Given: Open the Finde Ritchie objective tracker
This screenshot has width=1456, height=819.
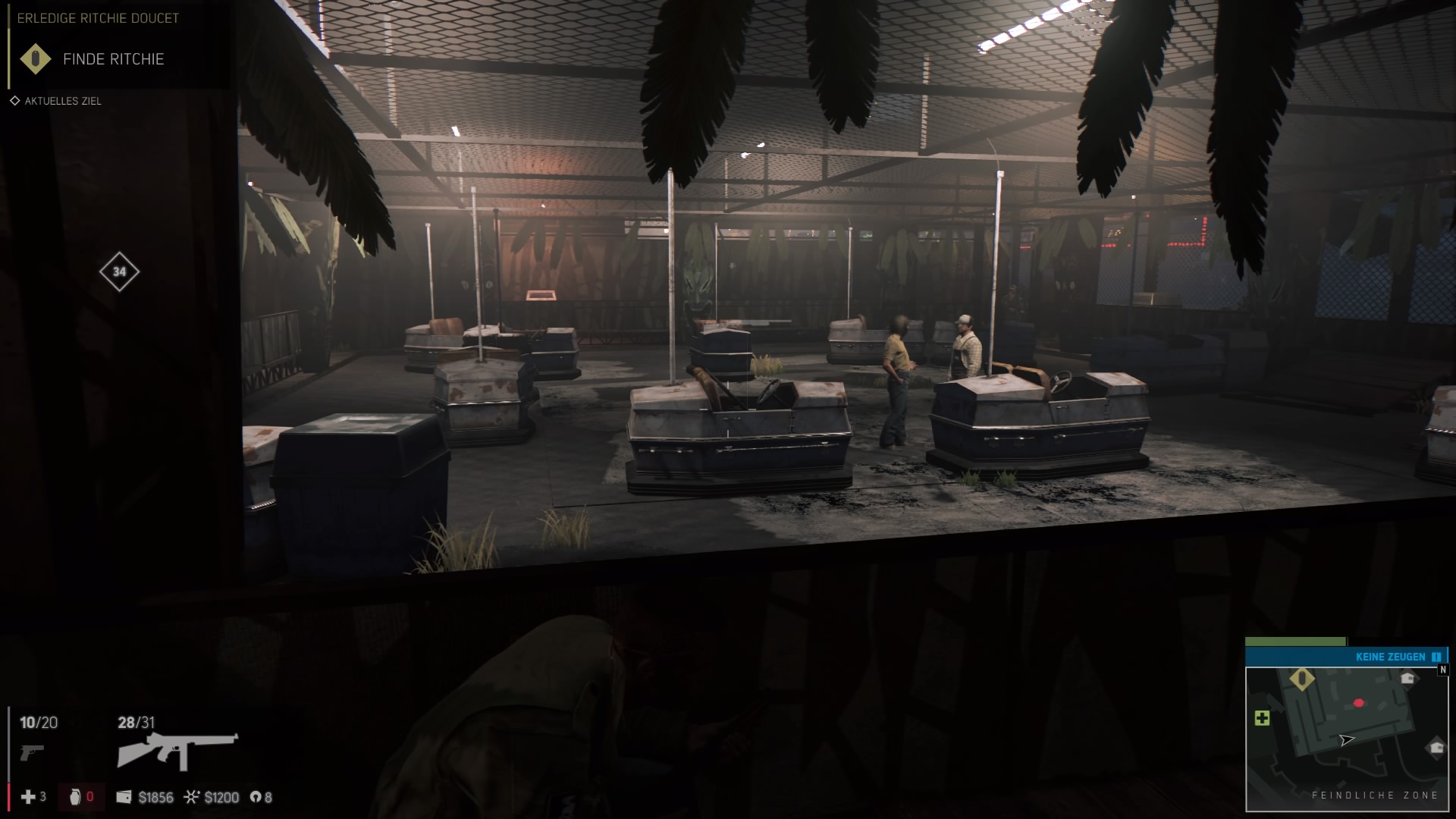Looking at the screenshot, I should click(113, 59).
